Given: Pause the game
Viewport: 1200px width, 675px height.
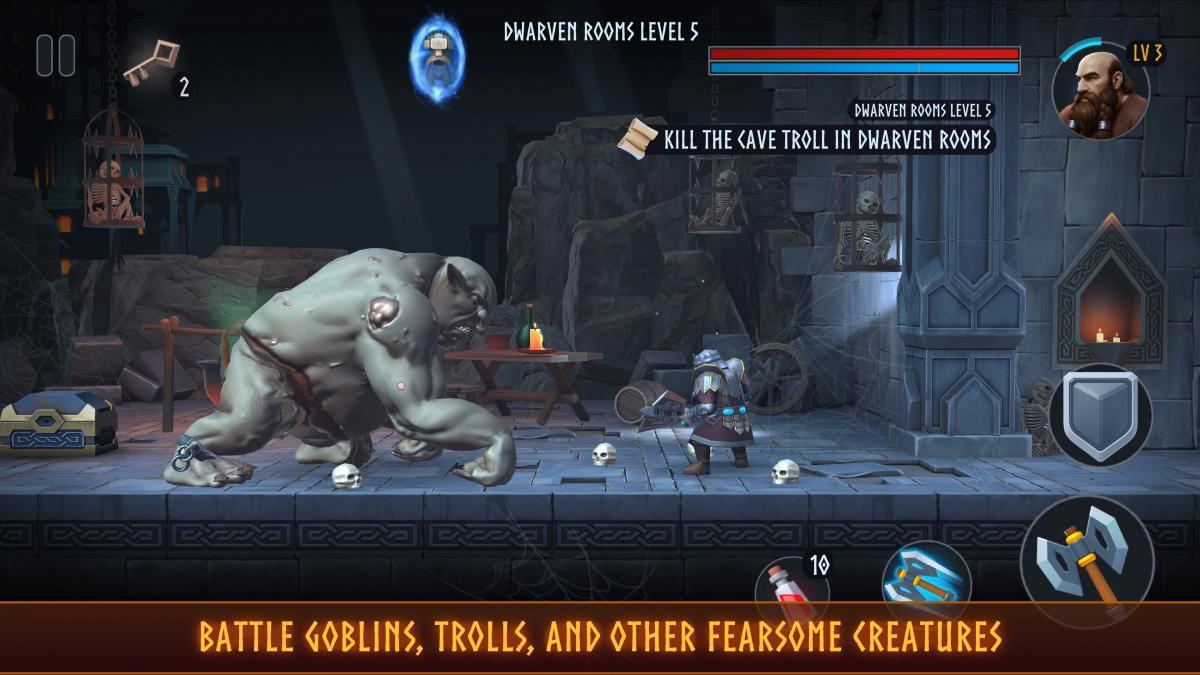Looking at the screenshot, I should (56, 55).
